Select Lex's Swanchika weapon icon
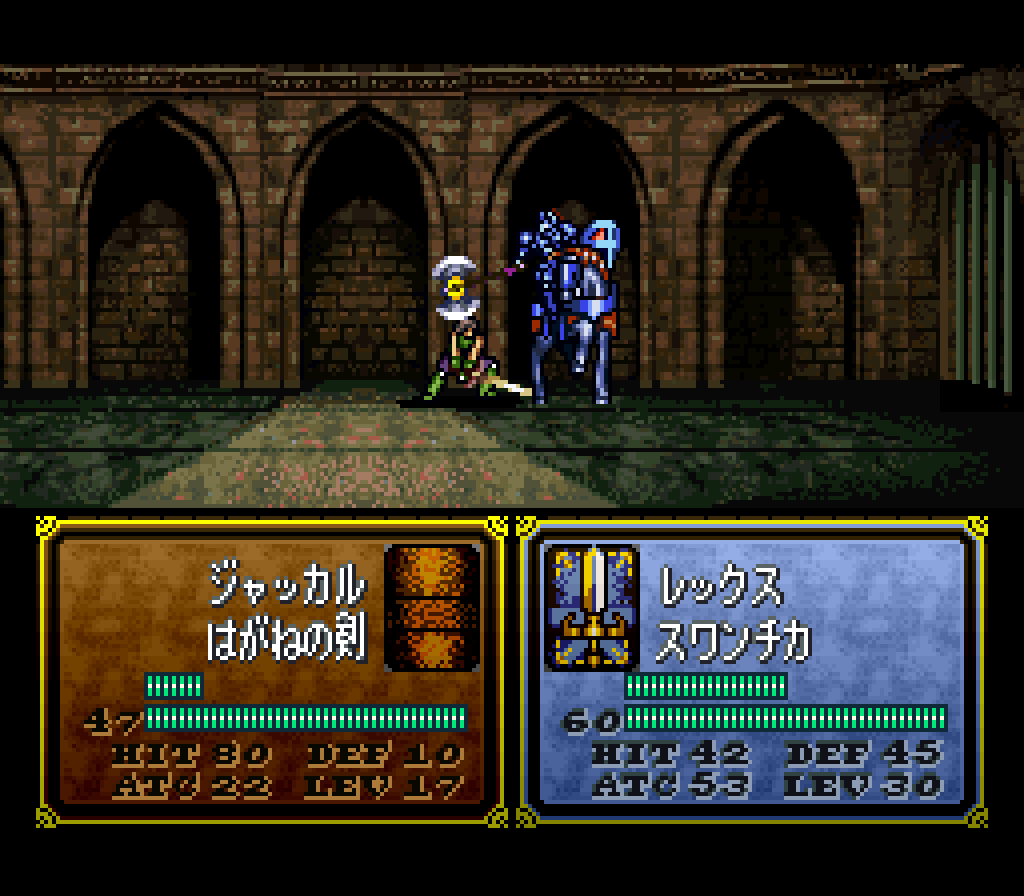The height and width of the screenshot is (896, 1024). coord(591,607)
